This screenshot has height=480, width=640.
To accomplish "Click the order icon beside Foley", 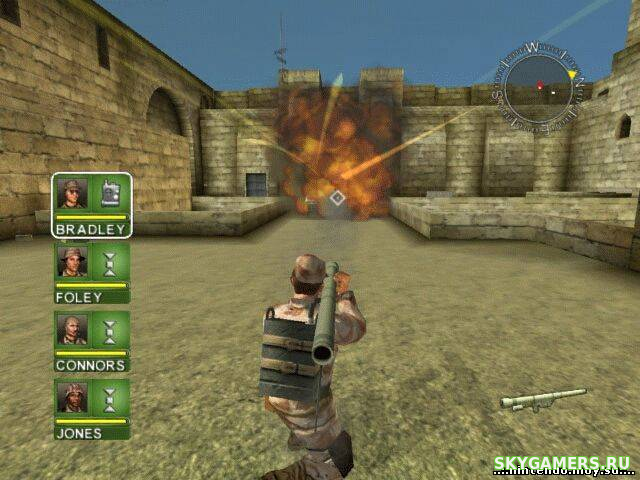I will (x=110, y=262).
